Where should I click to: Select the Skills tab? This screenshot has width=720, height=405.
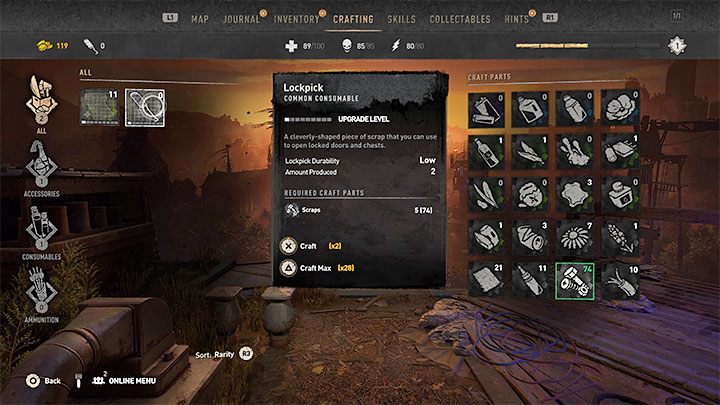pyautogui.click(x=402, y=19)
